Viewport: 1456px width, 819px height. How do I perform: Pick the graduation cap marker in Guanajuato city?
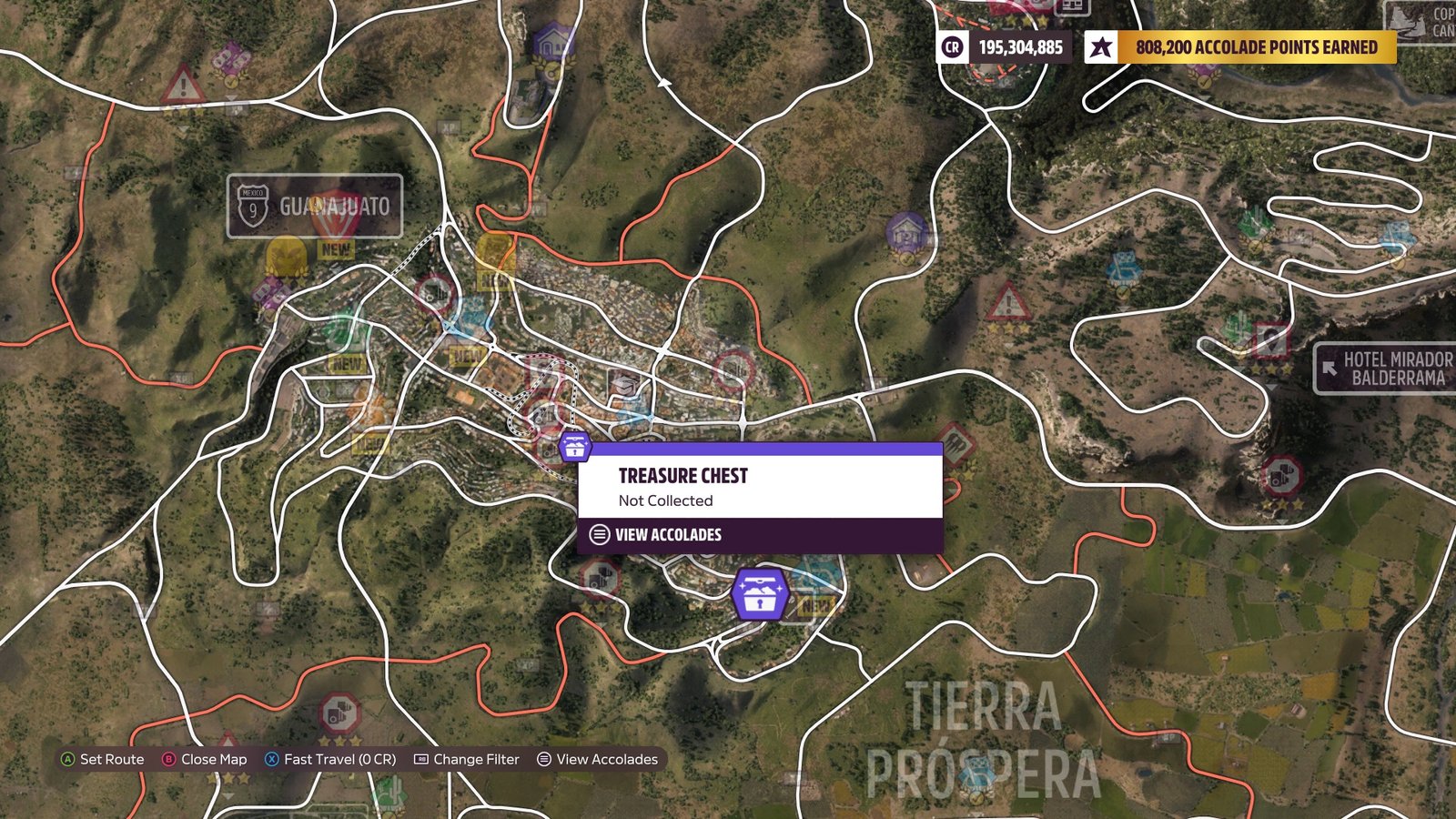click(x=623, y=386)
